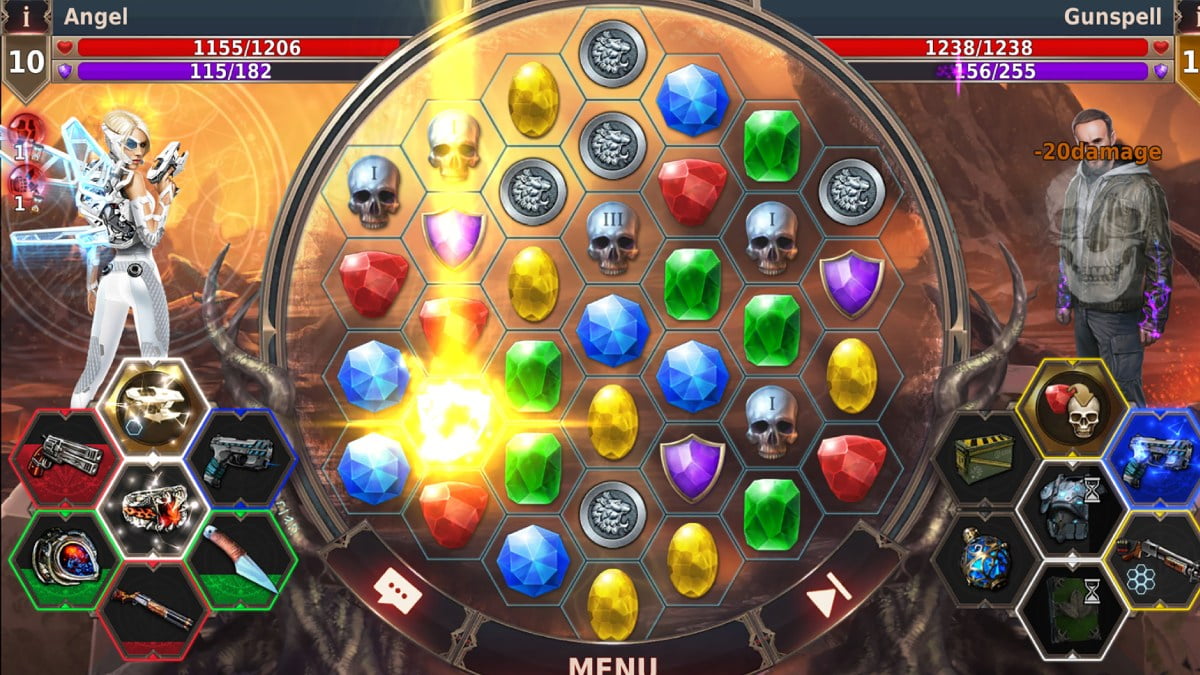Open the chat speech bubble button
This screenshot has width=1200, height=675.
coord(397,591)
